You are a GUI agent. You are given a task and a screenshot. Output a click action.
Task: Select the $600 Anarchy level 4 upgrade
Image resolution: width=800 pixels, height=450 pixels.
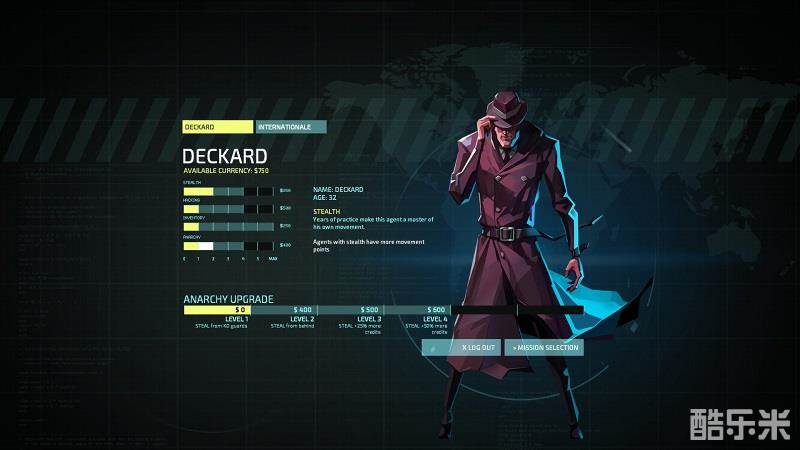(x=436, y=310)
